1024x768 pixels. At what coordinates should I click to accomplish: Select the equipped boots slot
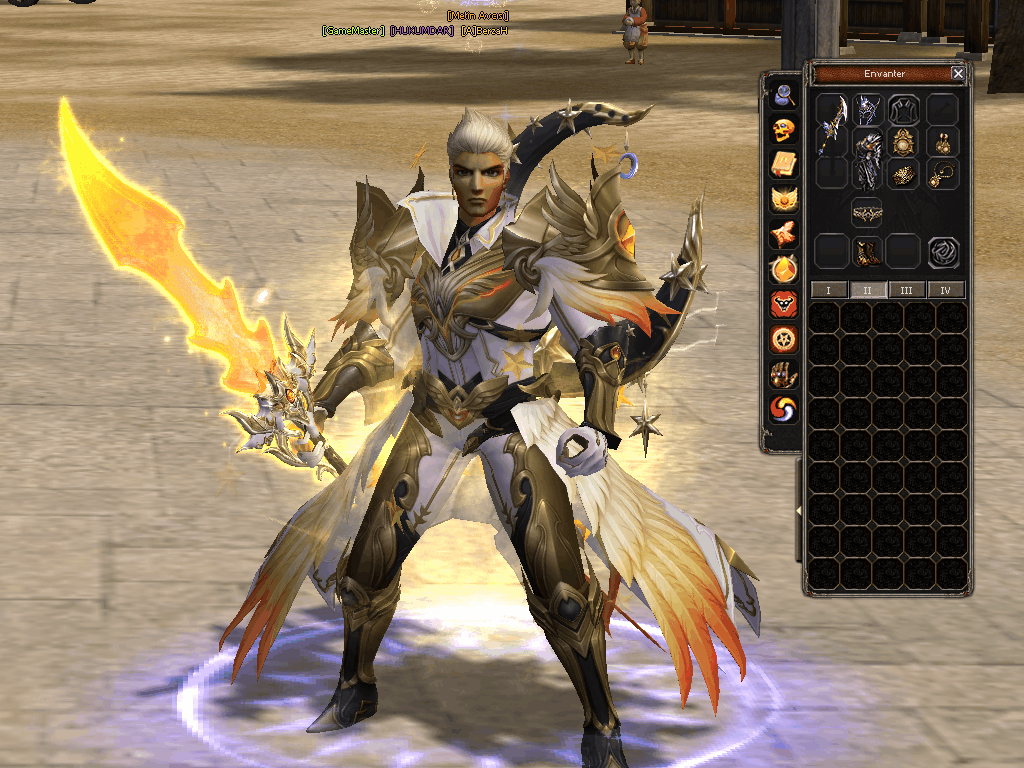[x=866, y=251]
